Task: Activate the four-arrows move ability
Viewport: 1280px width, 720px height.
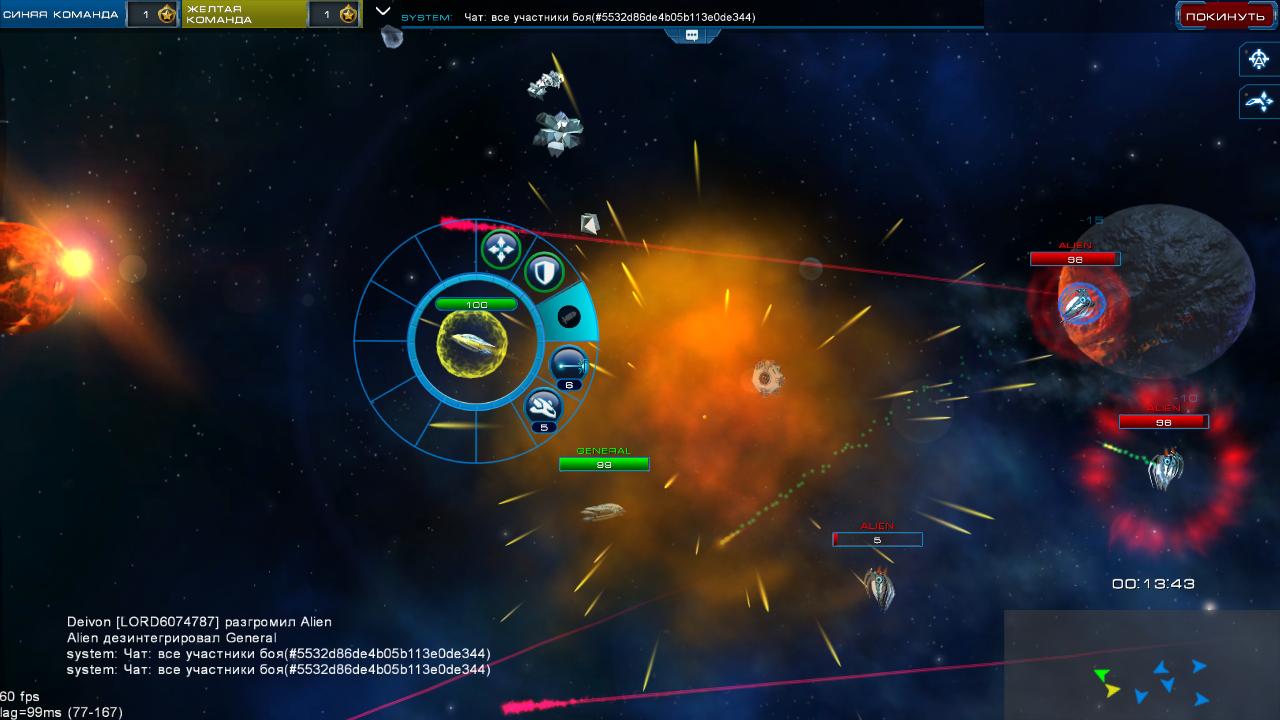Action: [500, 249]
